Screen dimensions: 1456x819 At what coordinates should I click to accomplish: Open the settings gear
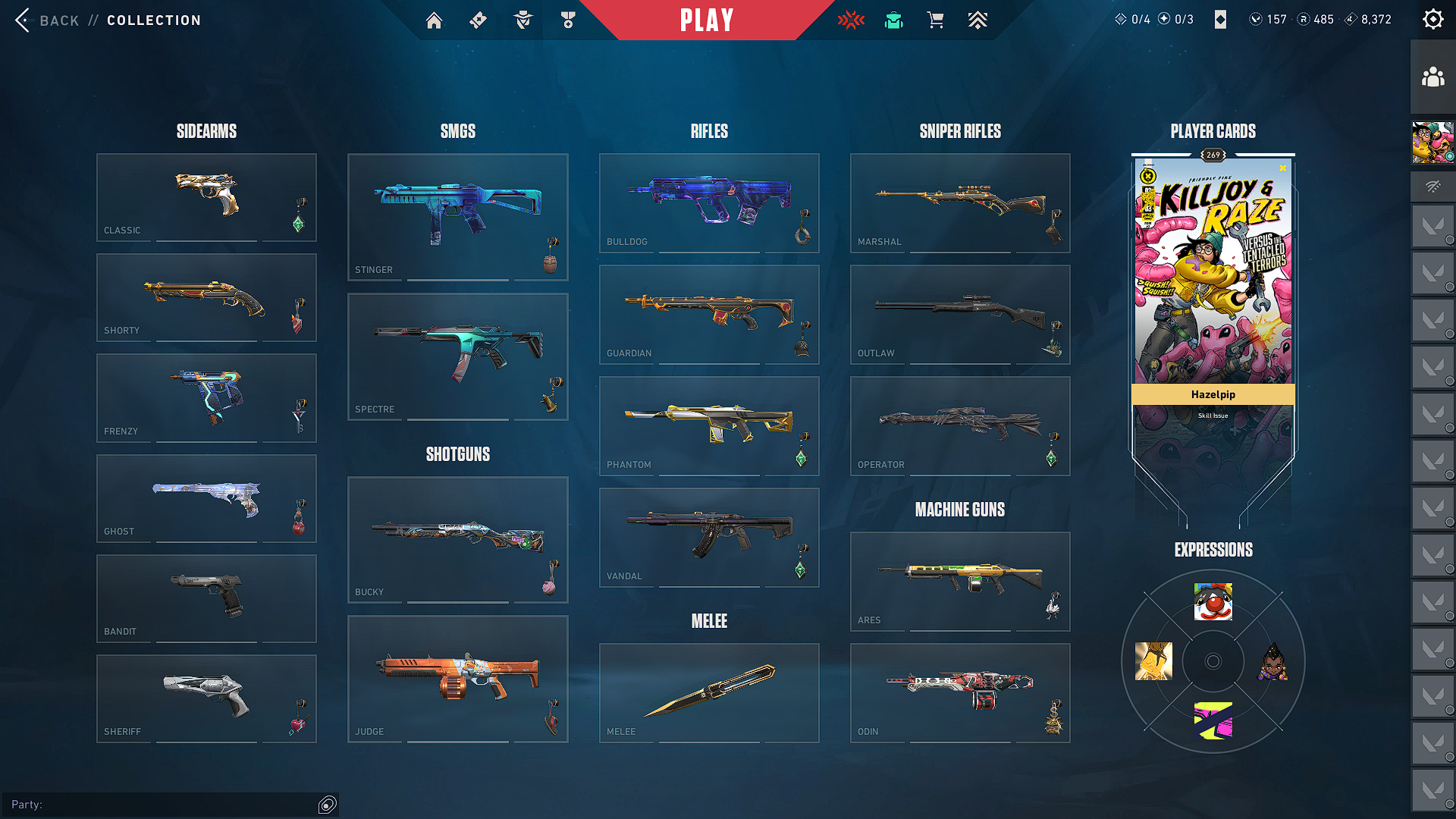click(x=1432, y=20)
